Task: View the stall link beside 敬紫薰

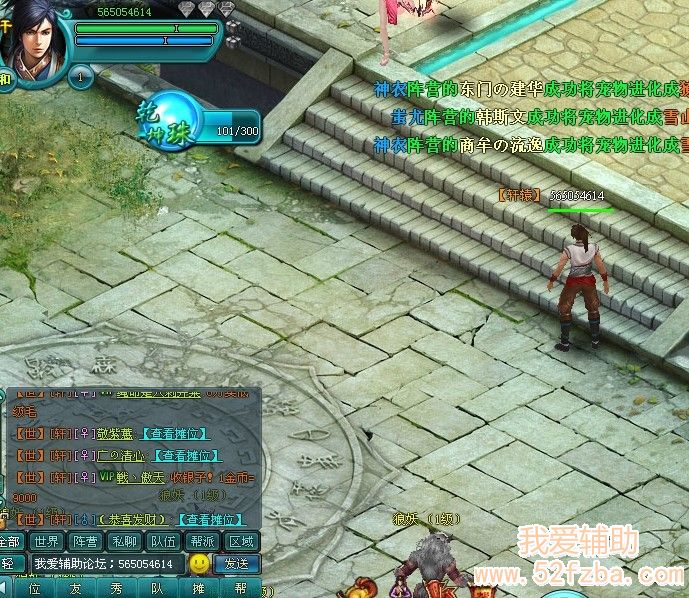Action: click(x=175, y=433)
